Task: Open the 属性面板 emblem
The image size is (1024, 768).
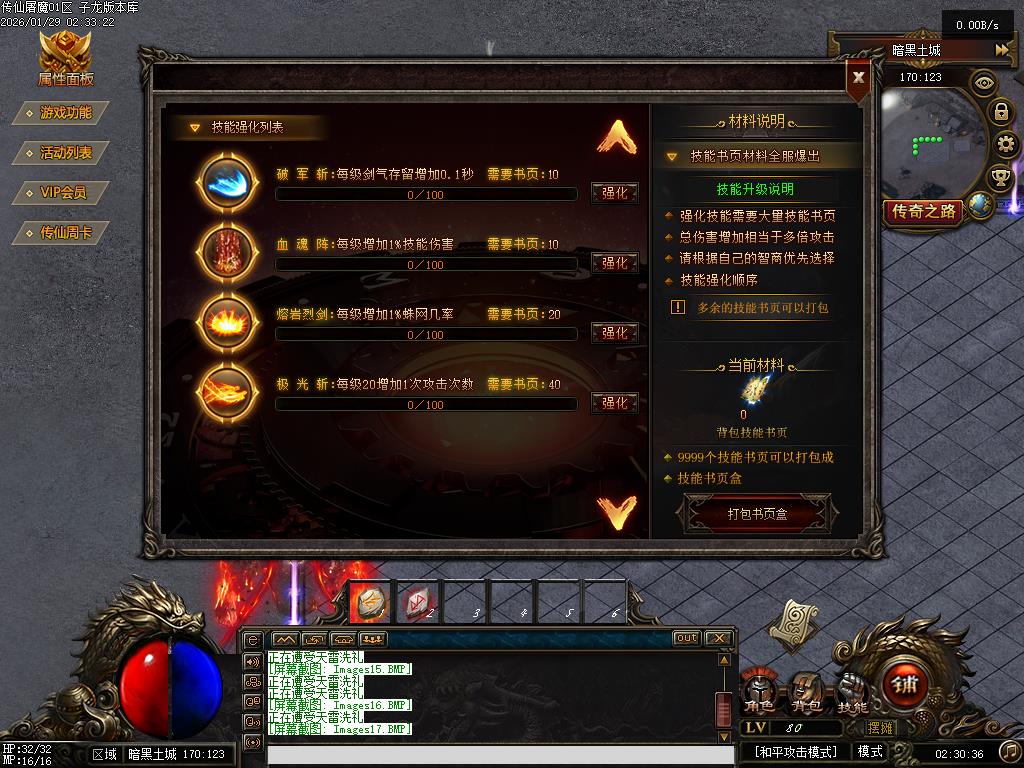Action: (x=65, y=58)
